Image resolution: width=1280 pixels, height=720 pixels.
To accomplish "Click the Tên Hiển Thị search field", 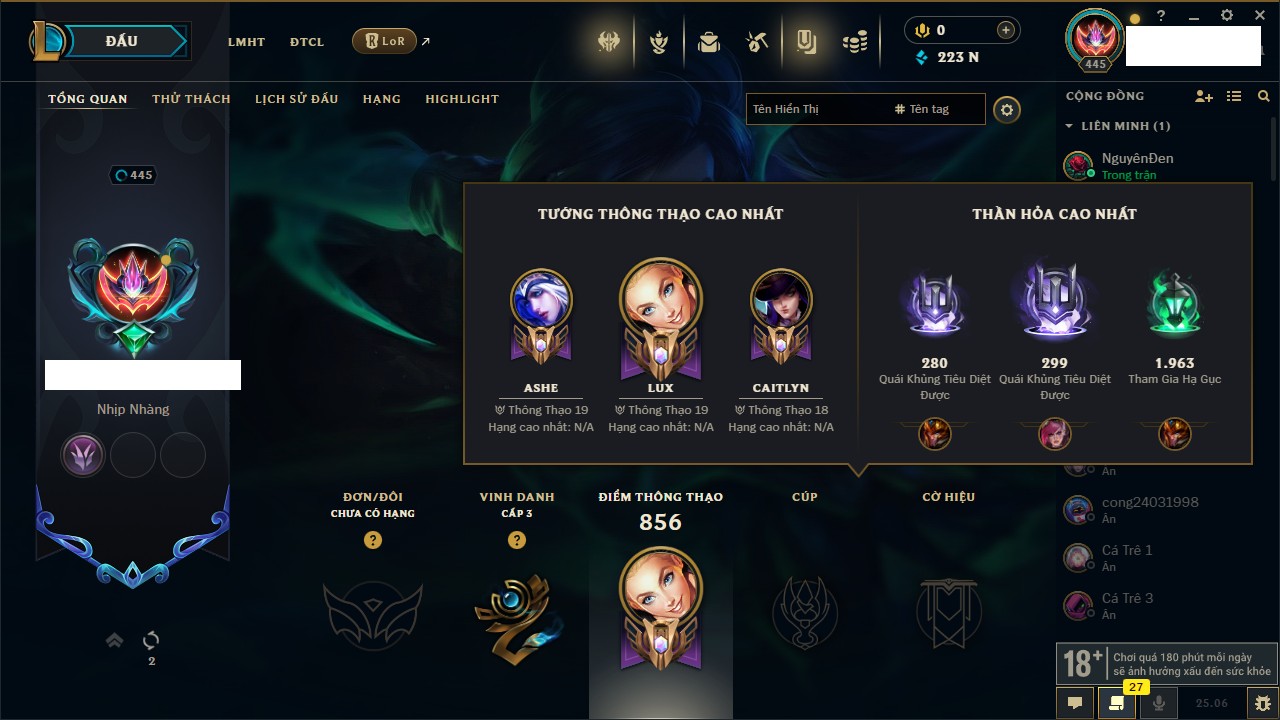I will (815, 109).
